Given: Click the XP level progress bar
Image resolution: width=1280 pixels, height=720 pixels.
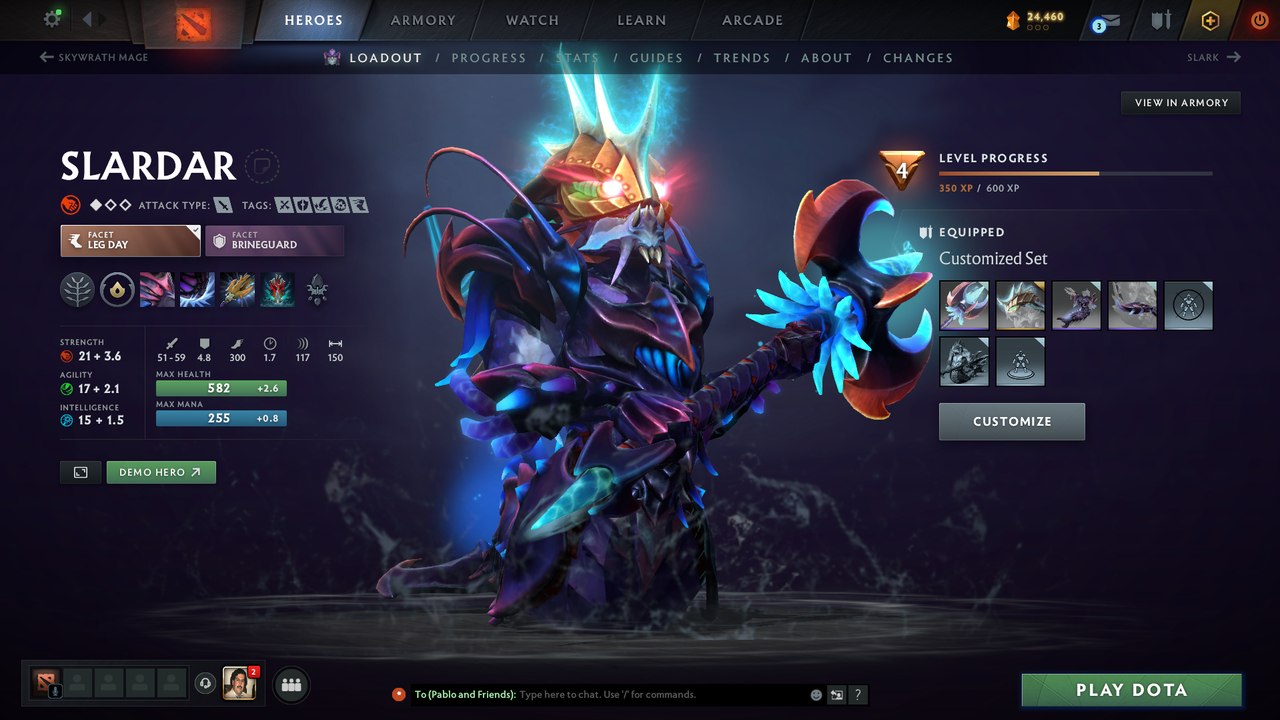Looking at the screenshot, I should (x=1077, y=172).
